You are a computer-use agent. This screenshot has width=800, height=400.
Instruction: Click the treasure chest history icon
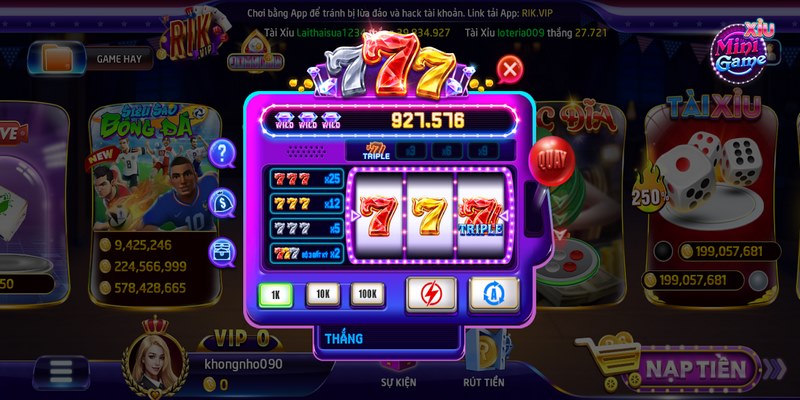[222, 251]
